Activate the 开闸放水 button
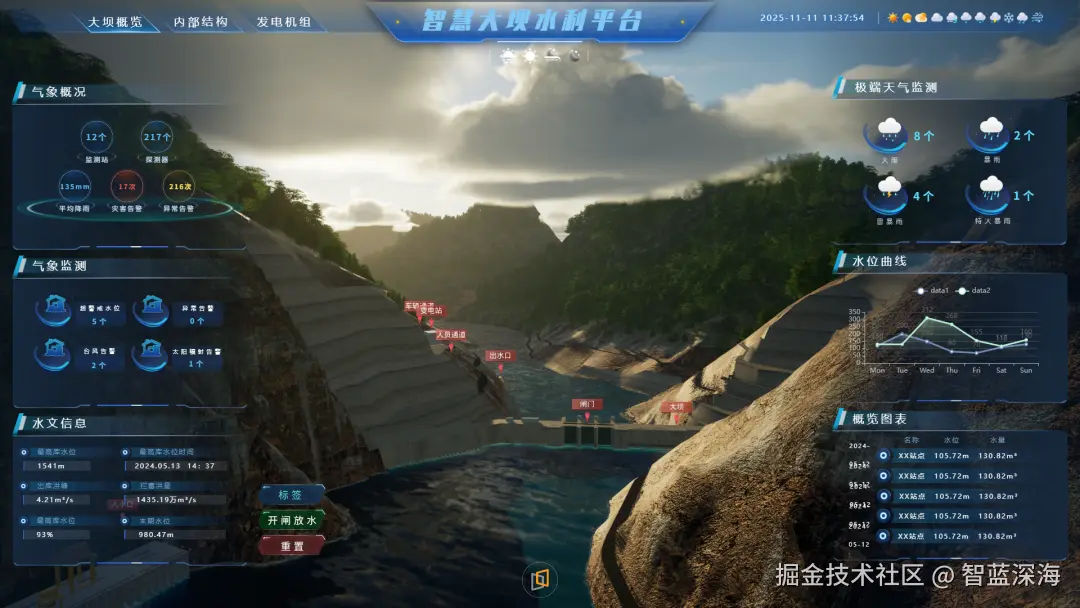Screen dimensions: 1080x608 [x=291, y=521]
